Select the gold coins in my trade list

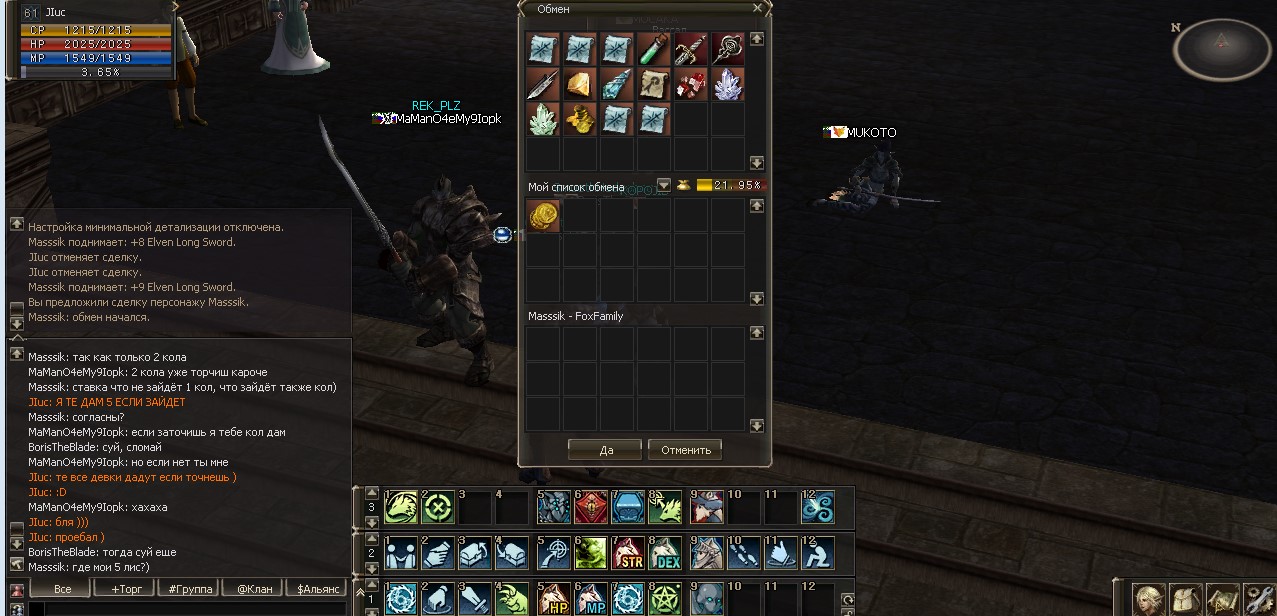[x=543, y=215]
